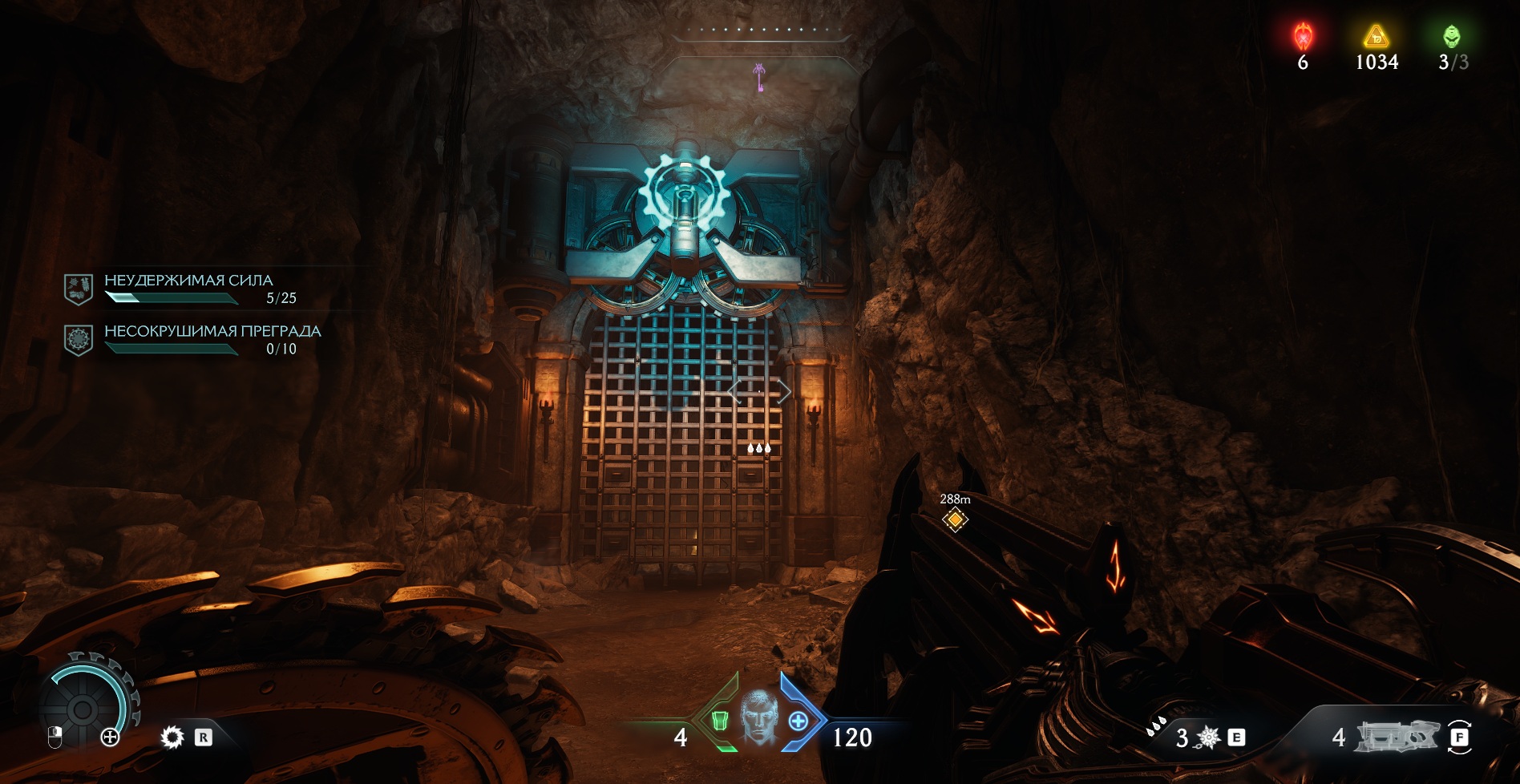
Task: Click the orange objective waypoint marker
Action: (955, 519)
